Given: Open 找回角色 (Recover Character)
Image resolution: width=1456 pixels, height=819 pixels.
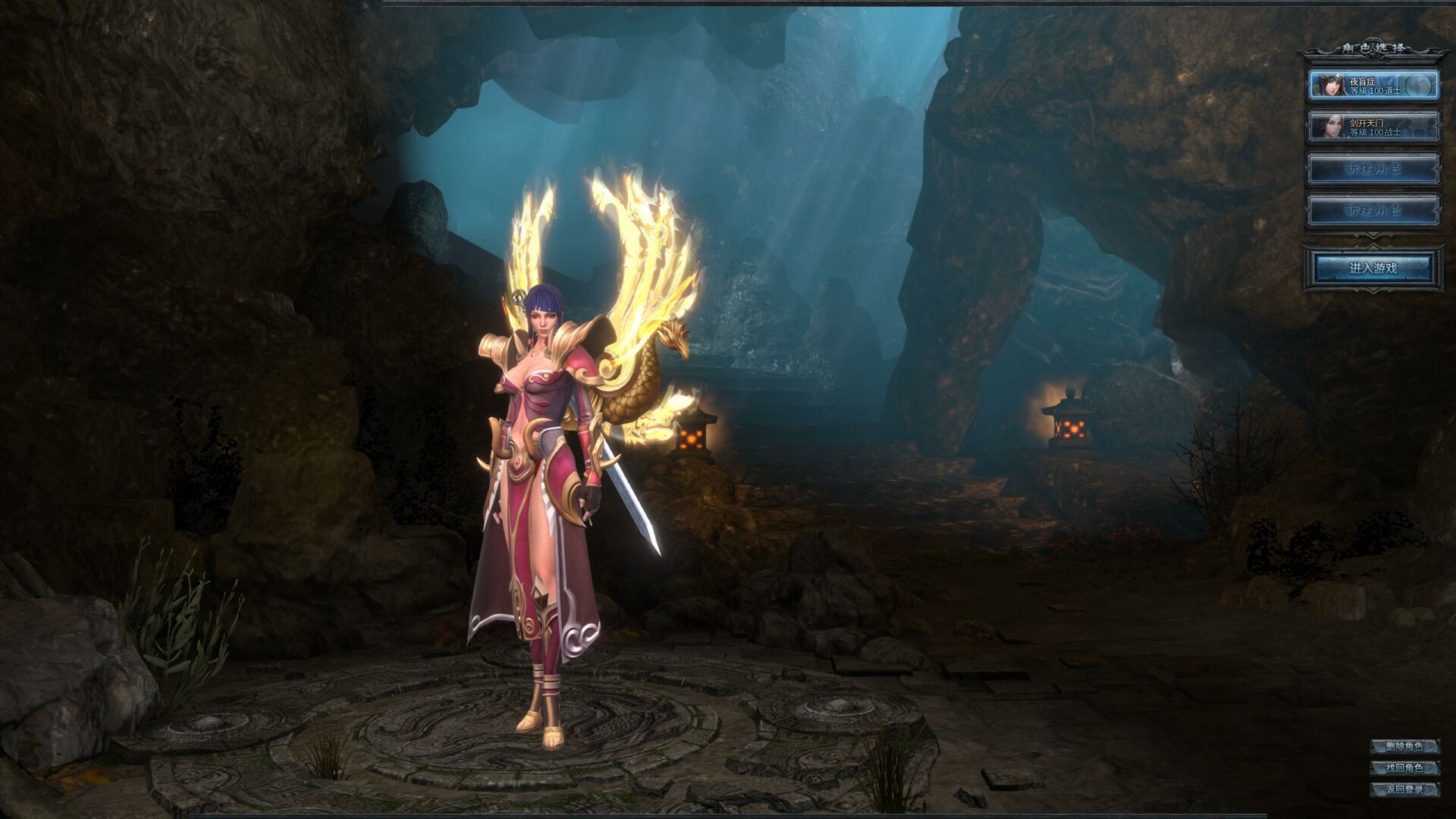Looking at the screenshot, I should coord(1404,767).
